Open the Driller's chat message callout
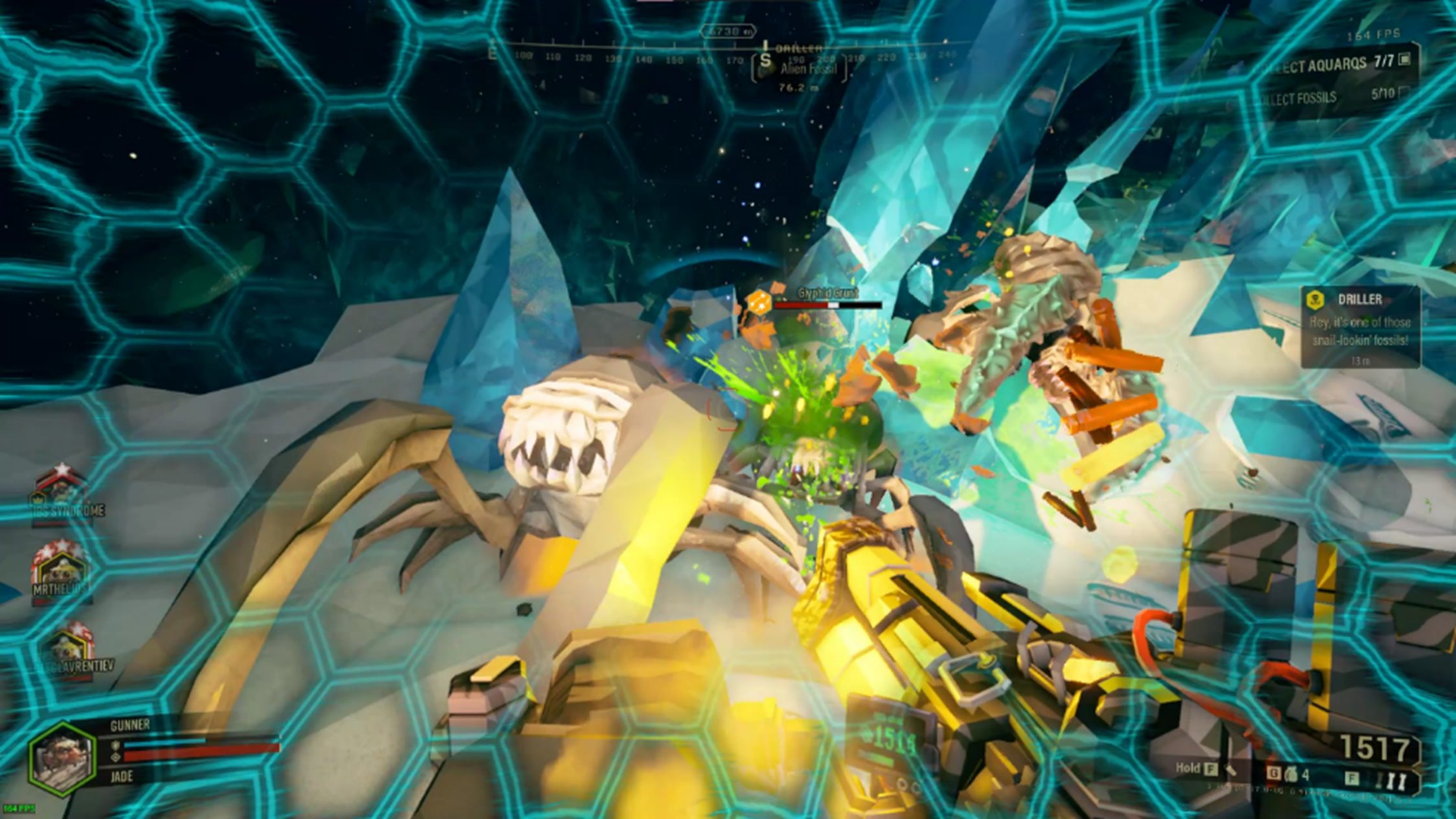 (x=1360, y=327)
